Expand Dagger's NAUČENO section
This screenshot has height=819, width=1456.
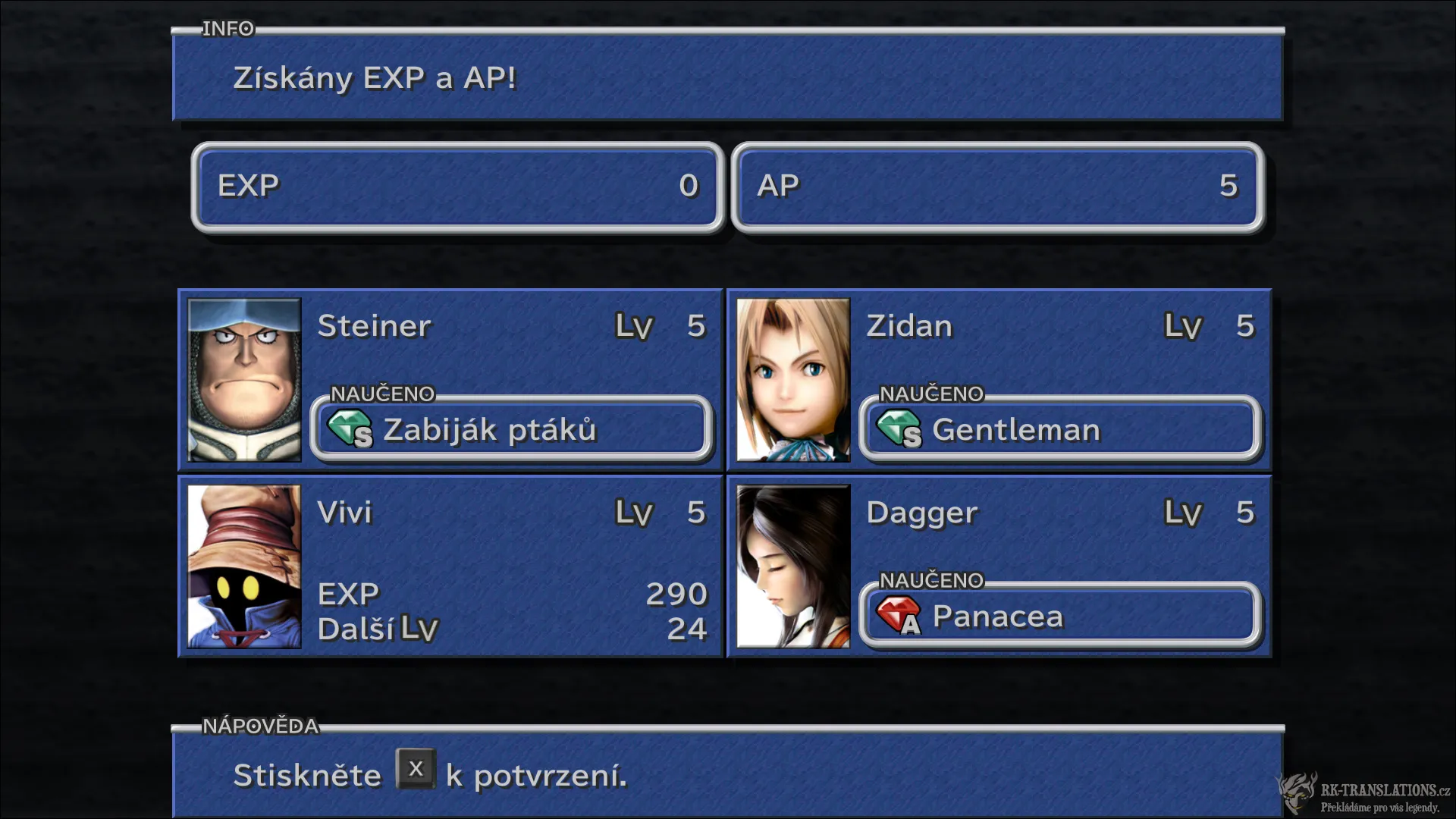[931, 580]
